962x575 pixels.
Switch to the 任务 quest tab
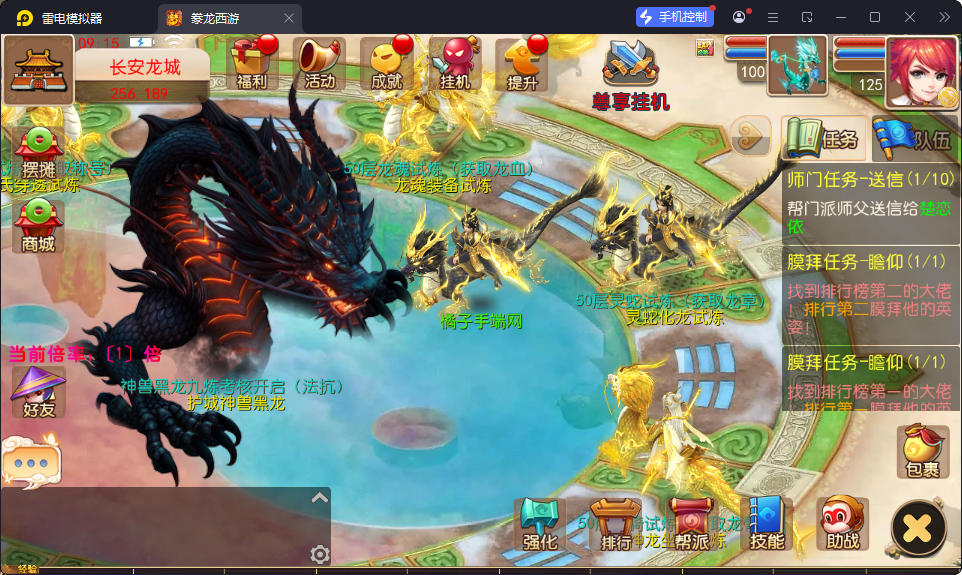pos(822,139)
